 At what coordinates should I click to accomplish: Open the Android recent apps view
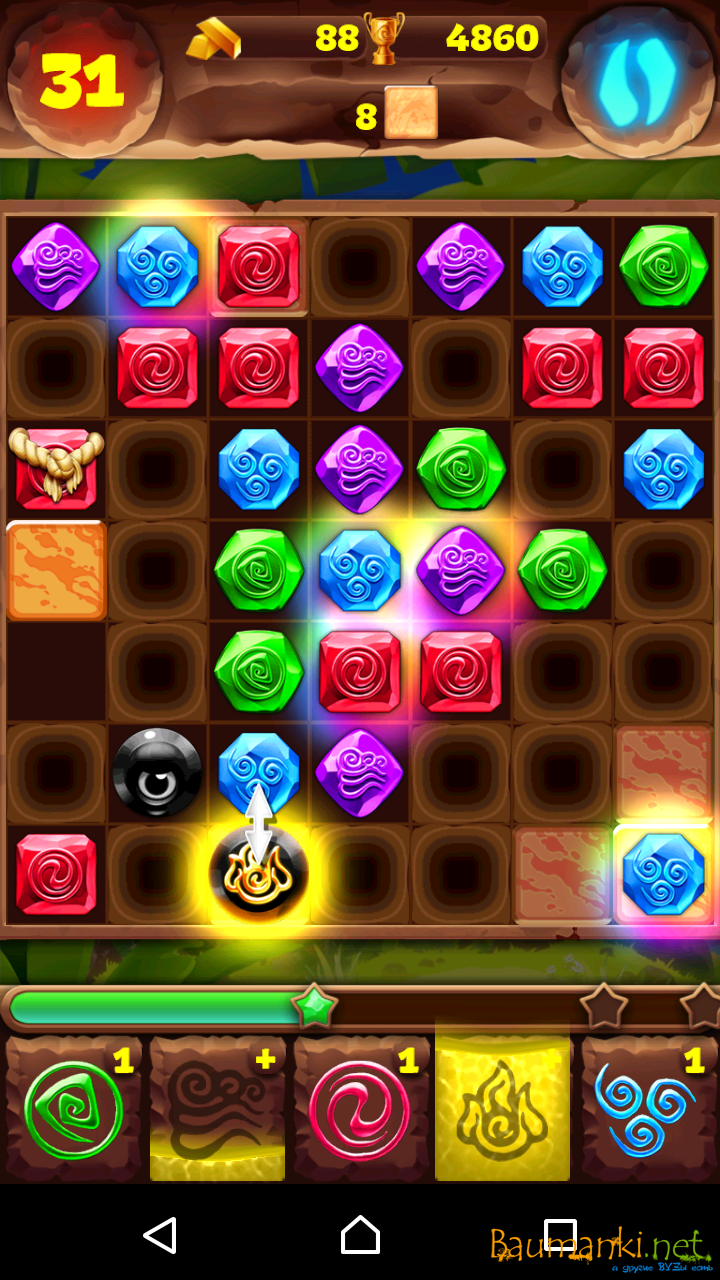(560, 1236)
